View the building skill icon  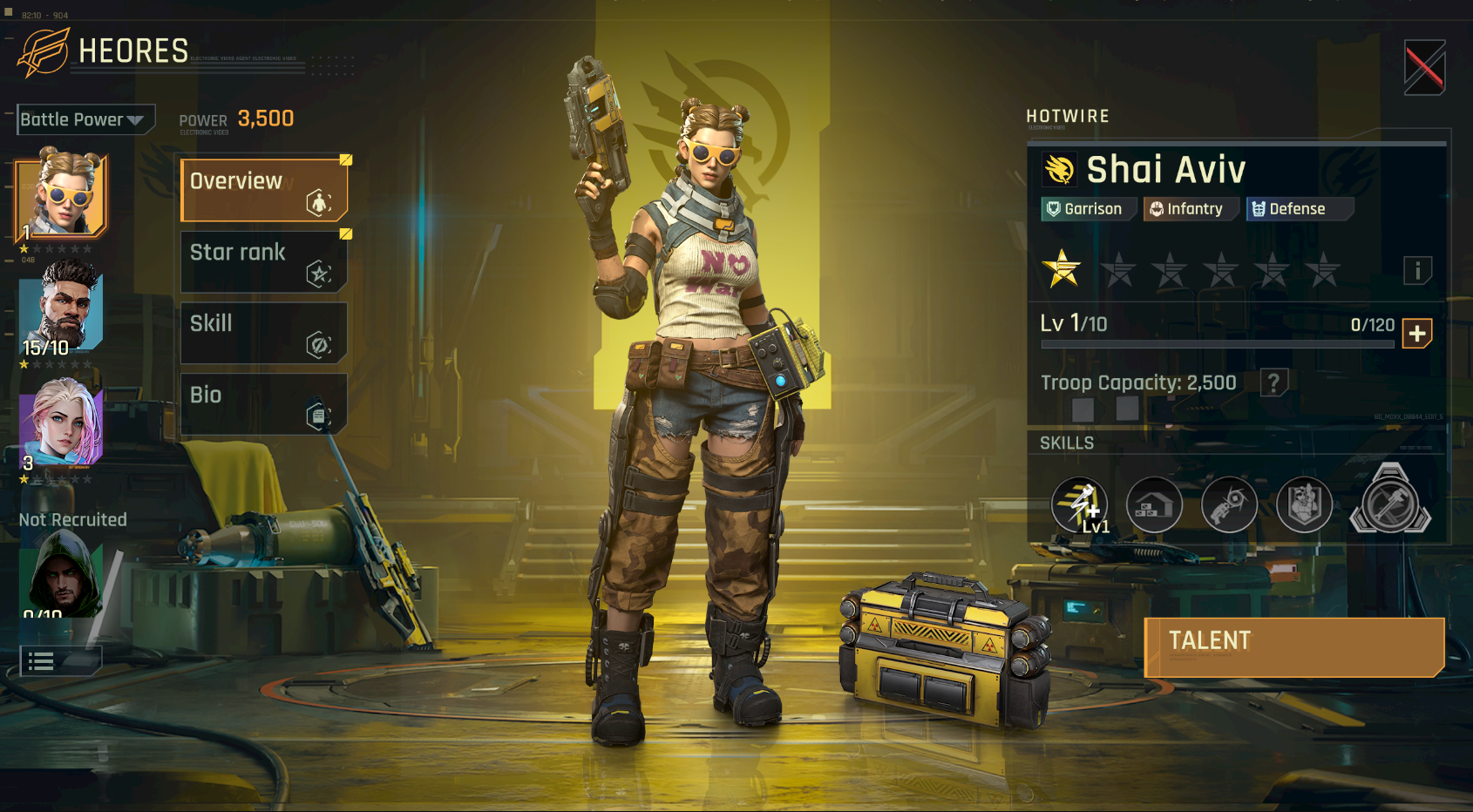tap(1154, 504)
